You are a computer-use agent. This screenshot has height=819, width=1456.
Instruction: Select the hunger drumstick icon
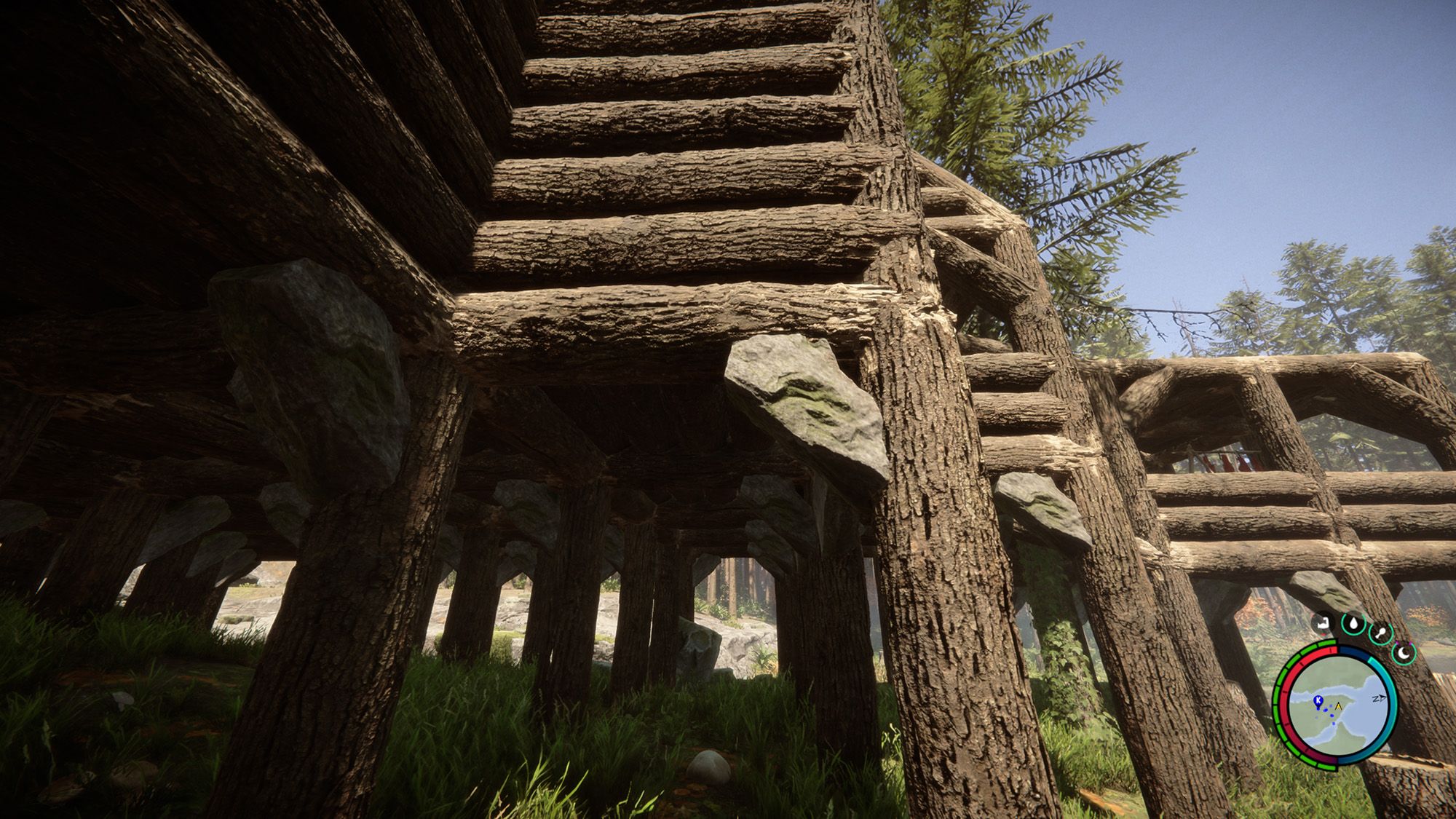click(1382, 632)
